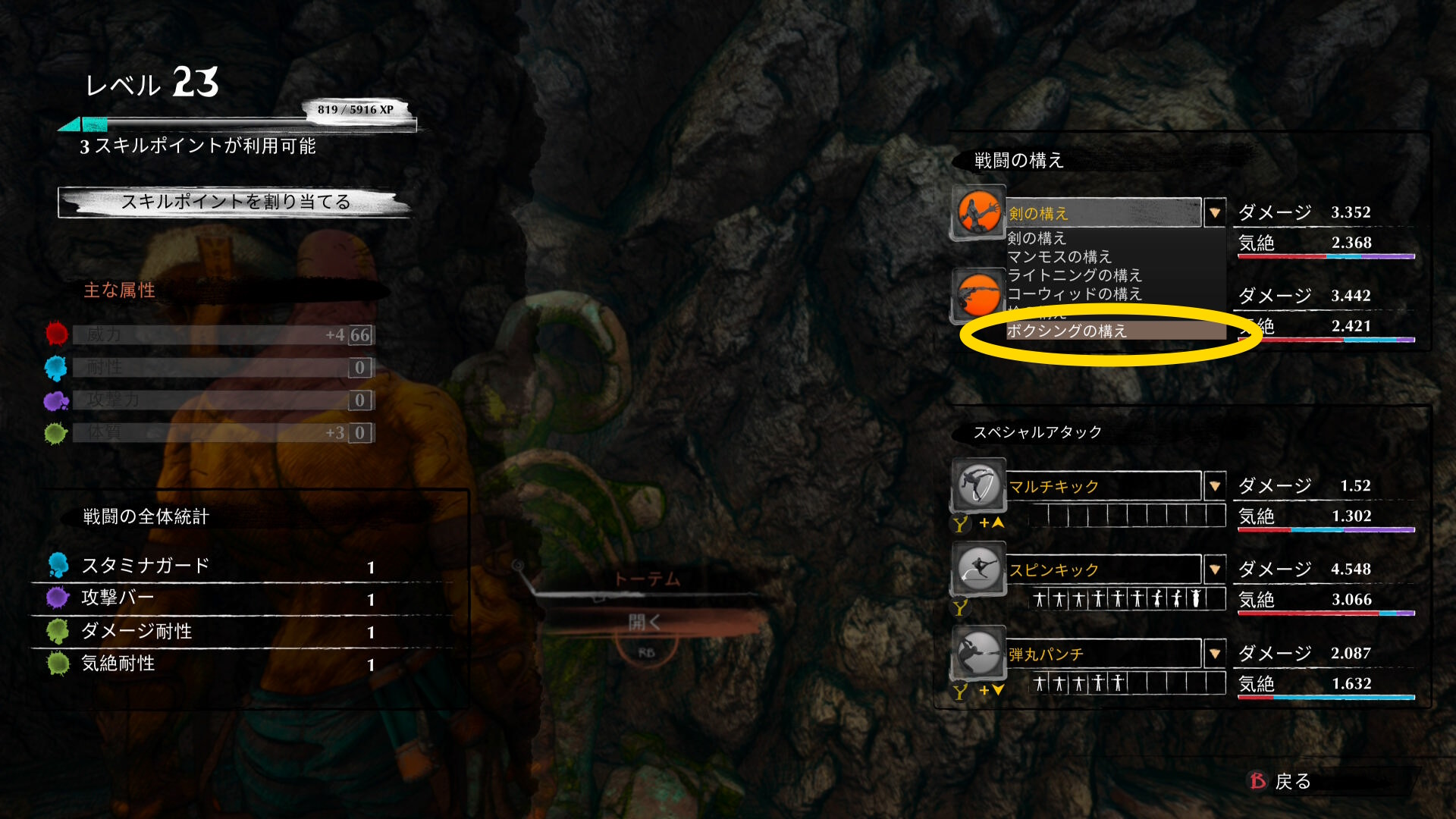This screenshot has height=819, width=1456.
Task: Open the マルチキック special attack dropdown
Action: 1215,486
